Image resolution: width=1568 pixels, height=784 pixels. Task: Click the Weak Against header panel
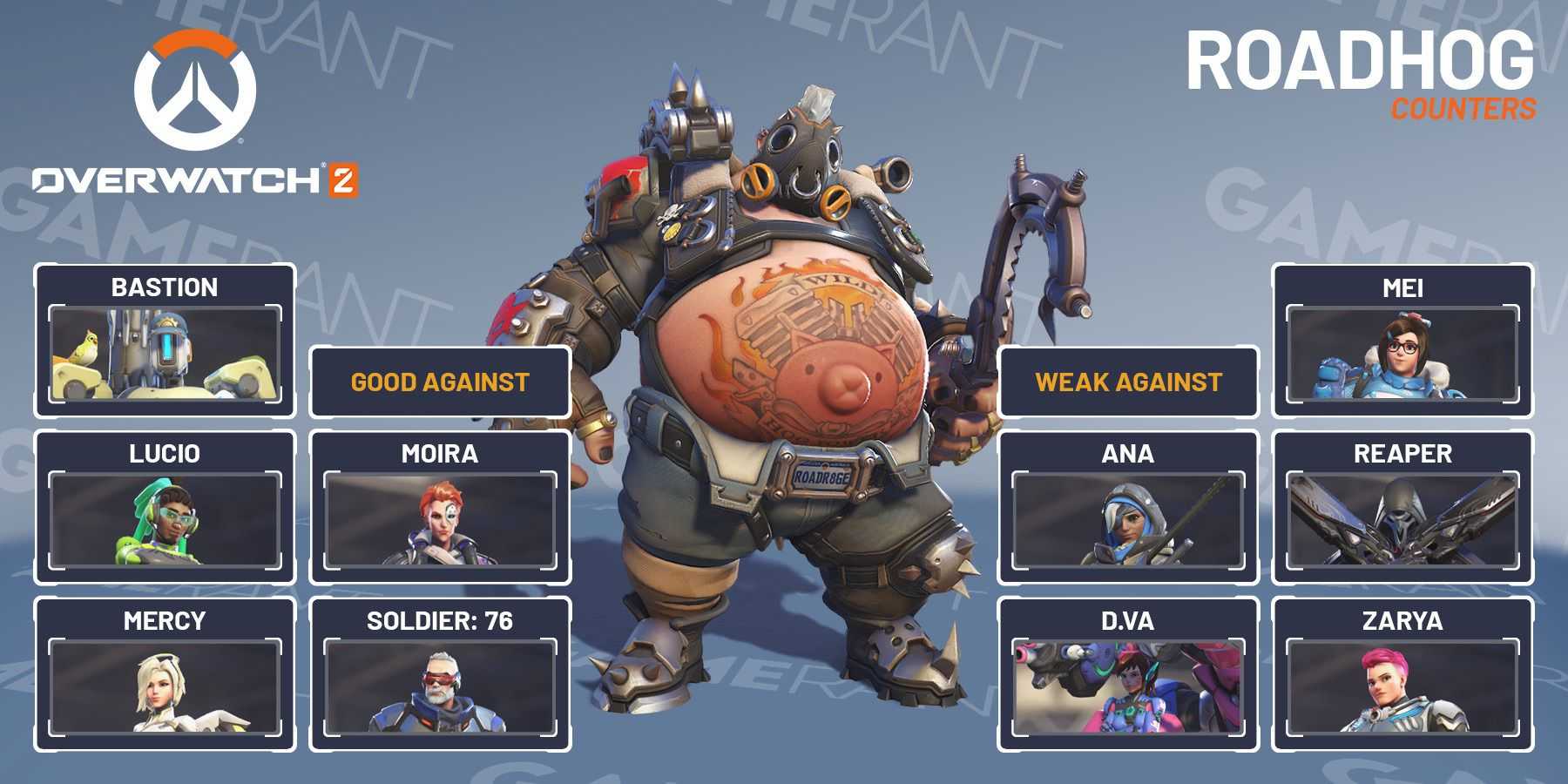(x=1128, y=382)
